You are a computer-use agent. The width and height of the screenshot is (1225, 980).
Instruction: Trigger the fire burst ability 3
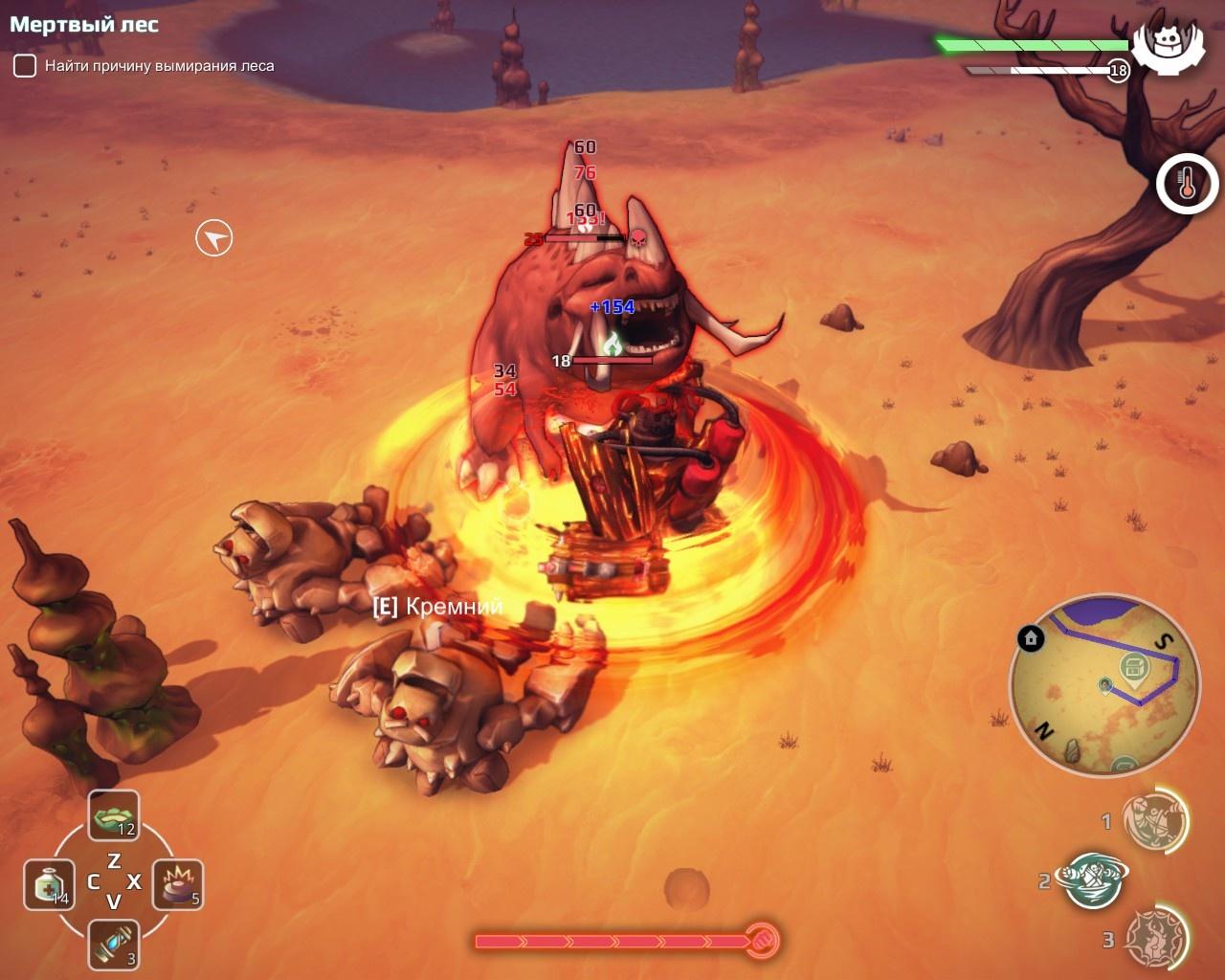pyautogui.click(x=1153, y=939)
